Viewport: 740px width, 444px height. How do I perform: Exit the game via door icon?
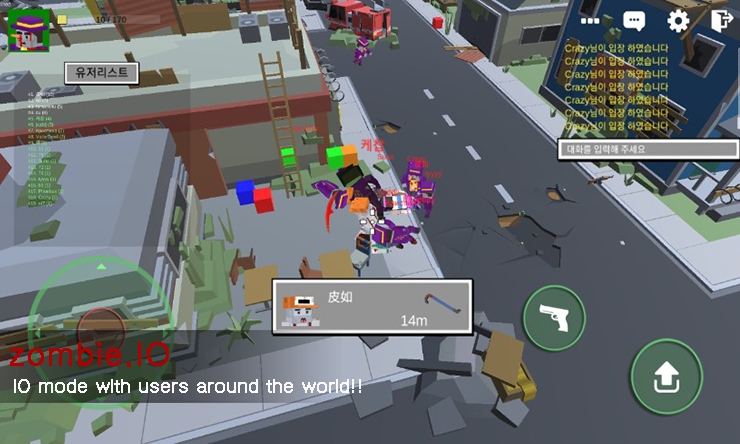720,20
